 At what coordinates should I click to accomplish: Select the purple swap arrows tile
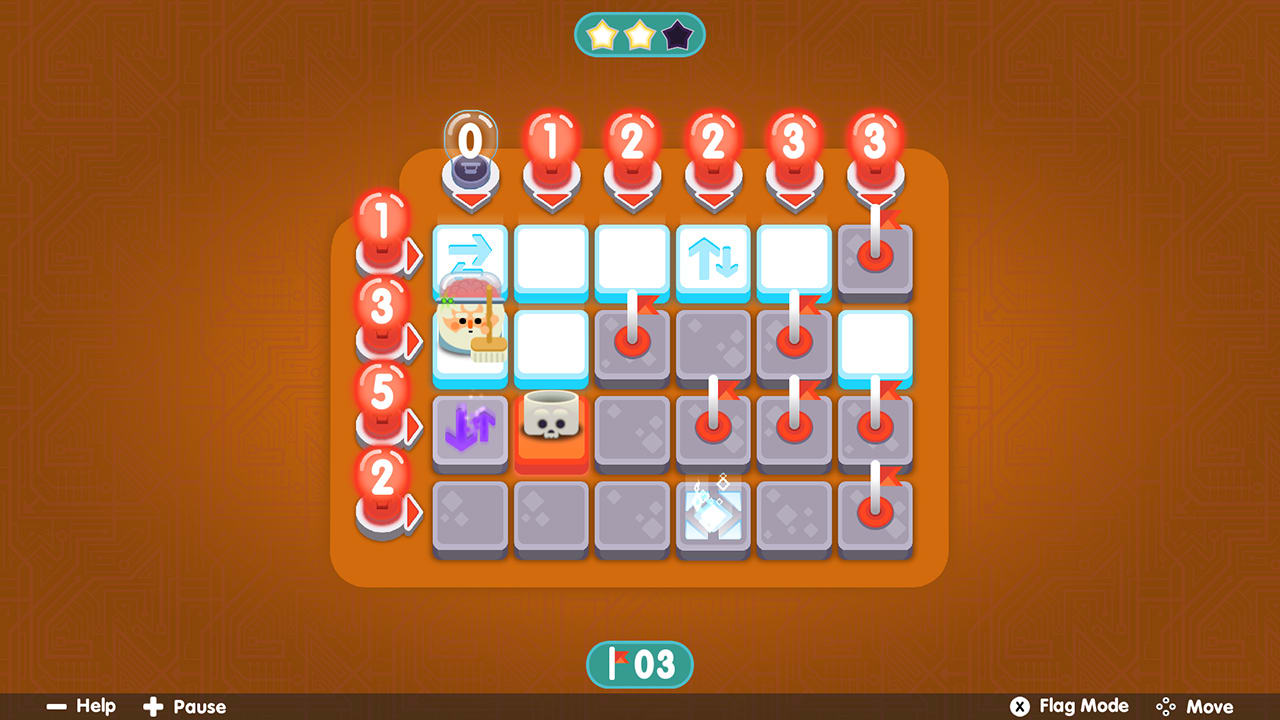click(x=470, y=430)
